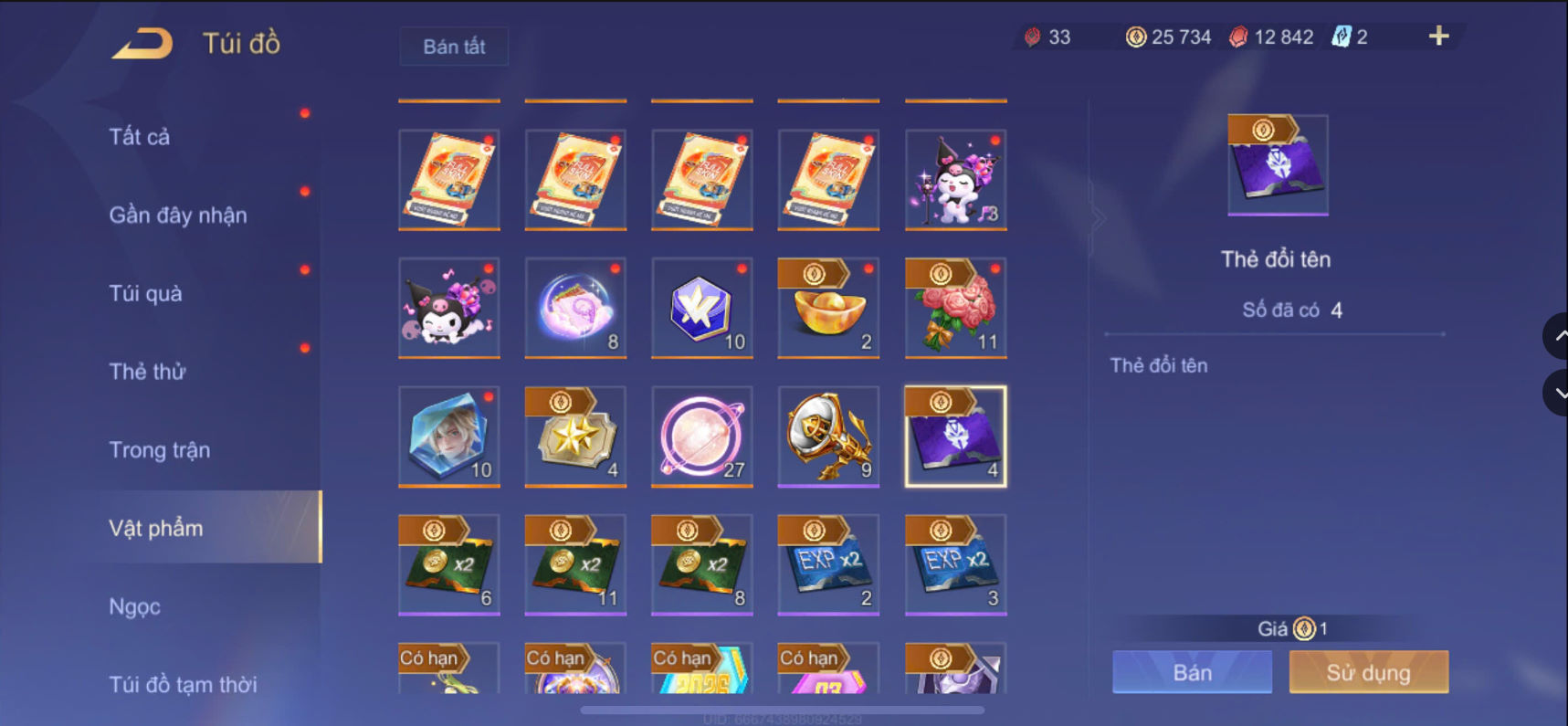Select the blue star crystal token item
Screen dimensions: 1568x726
tap(701, 309)
